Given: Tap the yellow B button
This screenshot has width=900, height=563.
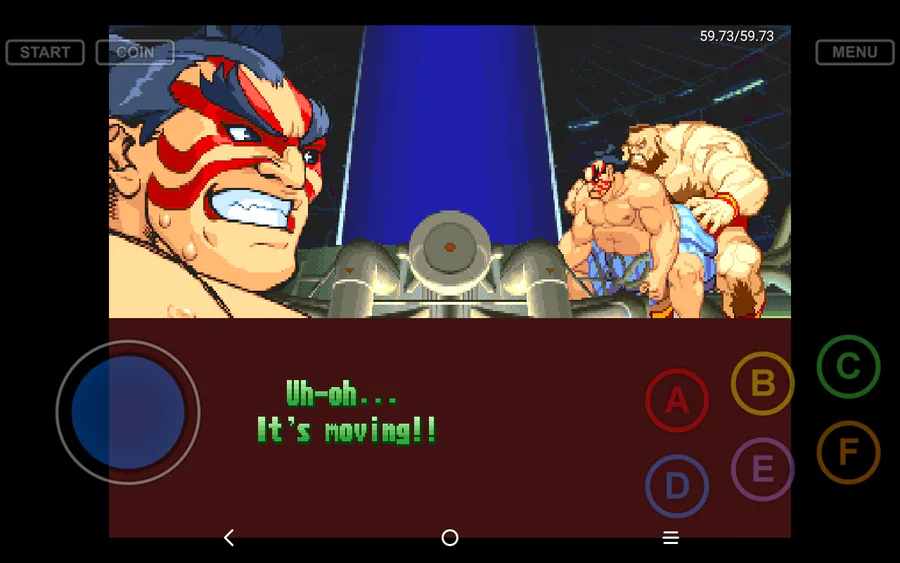Looking at the screenshot, I should [x=763, y=383].
